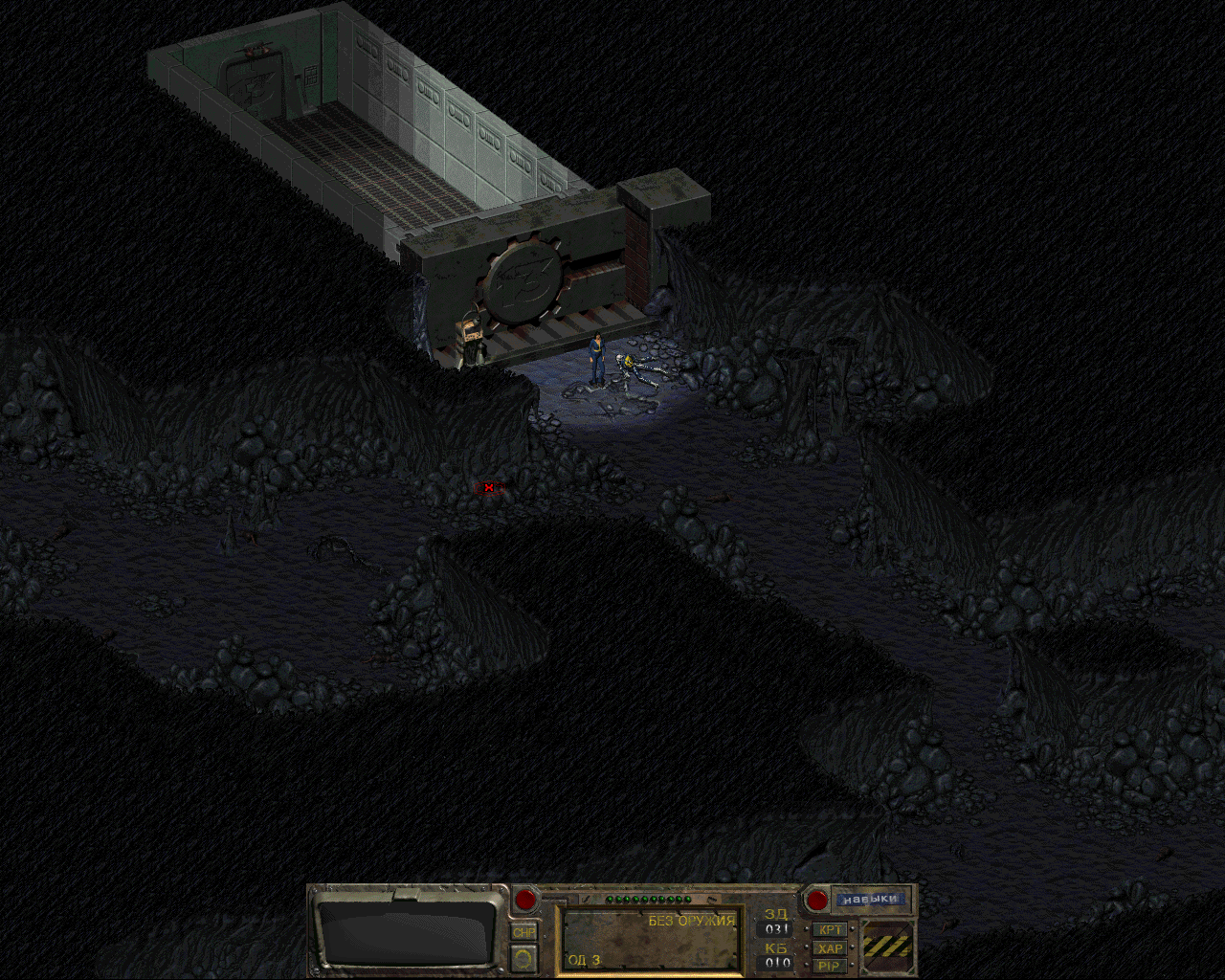Open the map with the КРТ button
The image size is (1225, 980).
click(x=830, y=930)
